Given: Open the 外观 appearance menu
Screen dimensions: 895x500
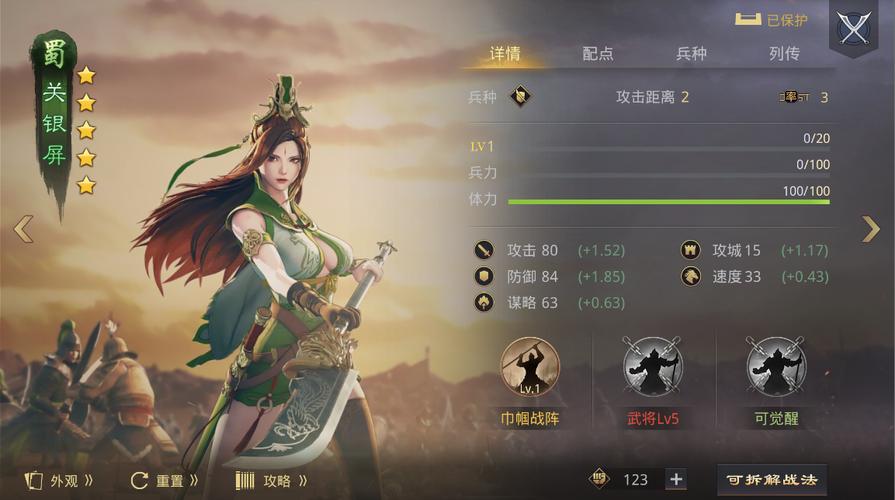Looking at the screenshot, I should click(60, 480).
